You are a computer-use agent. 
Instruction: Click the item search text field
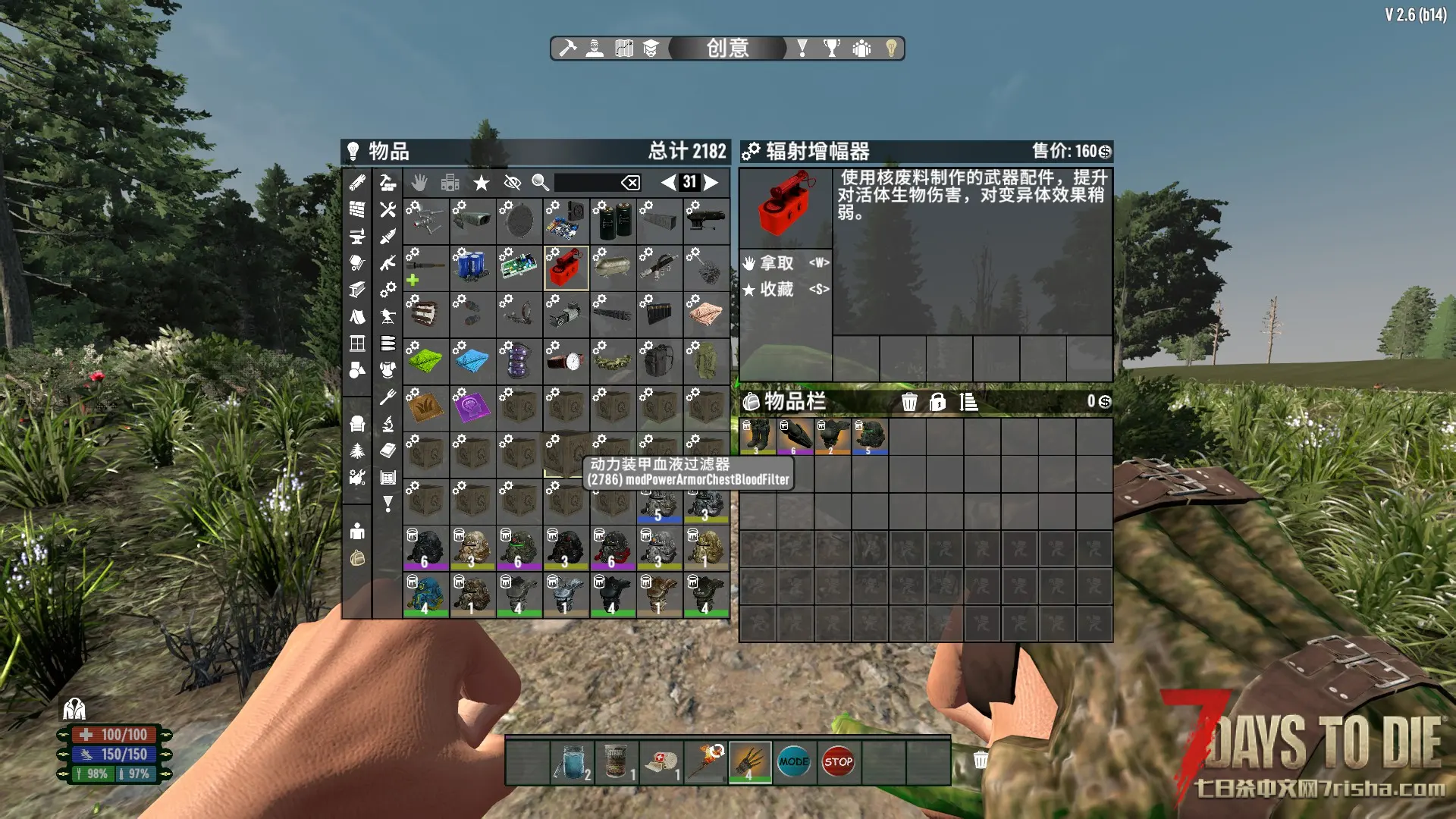tap(587, 182)
